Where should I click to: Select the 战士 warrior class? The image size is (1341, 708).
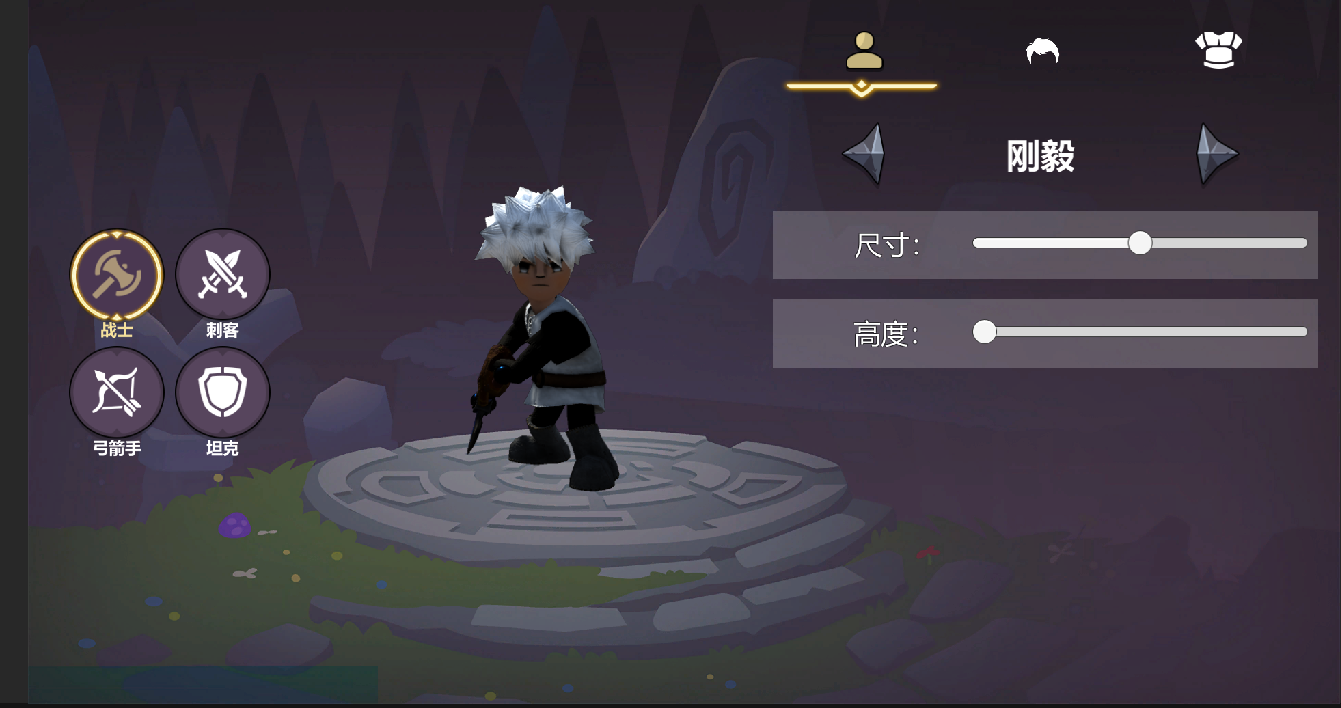(116, 275)
